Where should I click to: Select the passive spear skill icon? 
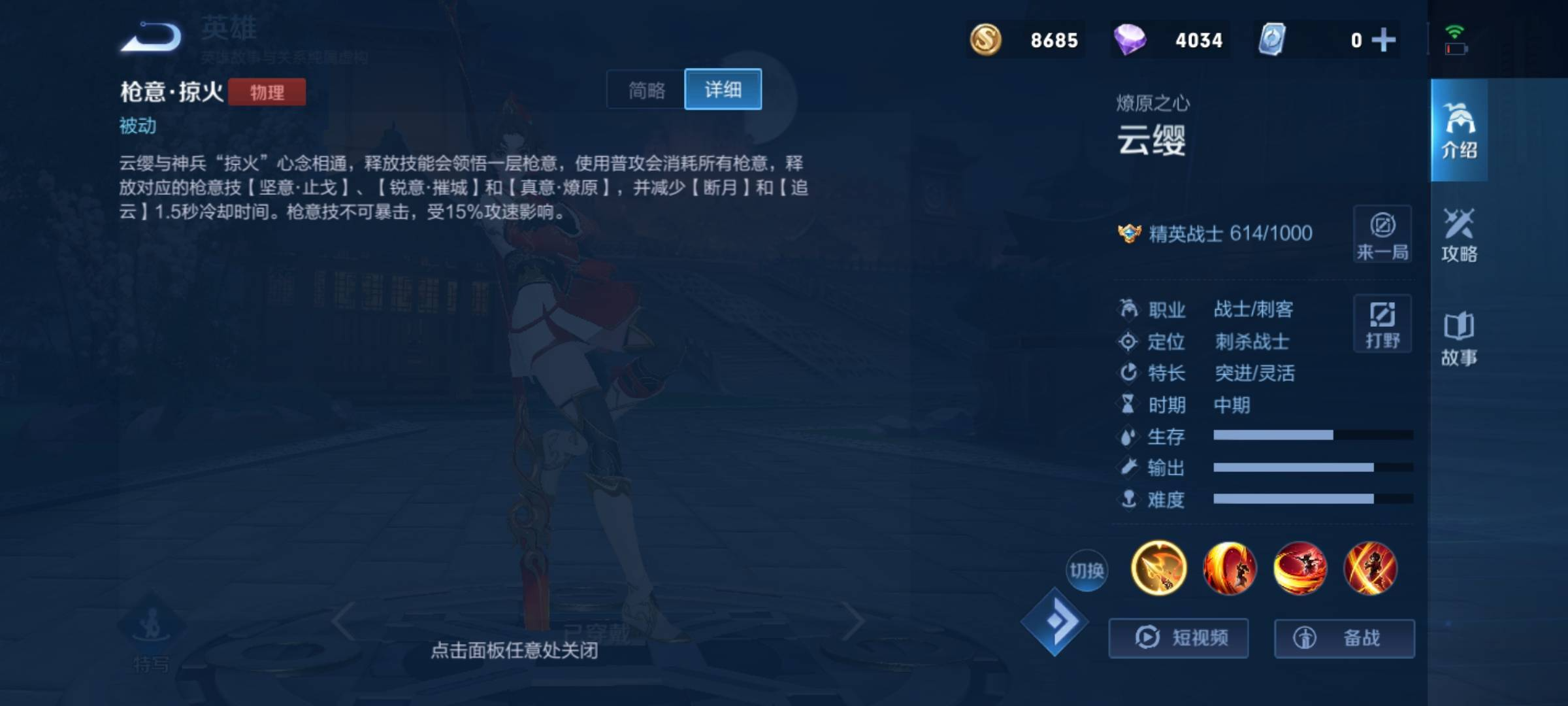1158,568
